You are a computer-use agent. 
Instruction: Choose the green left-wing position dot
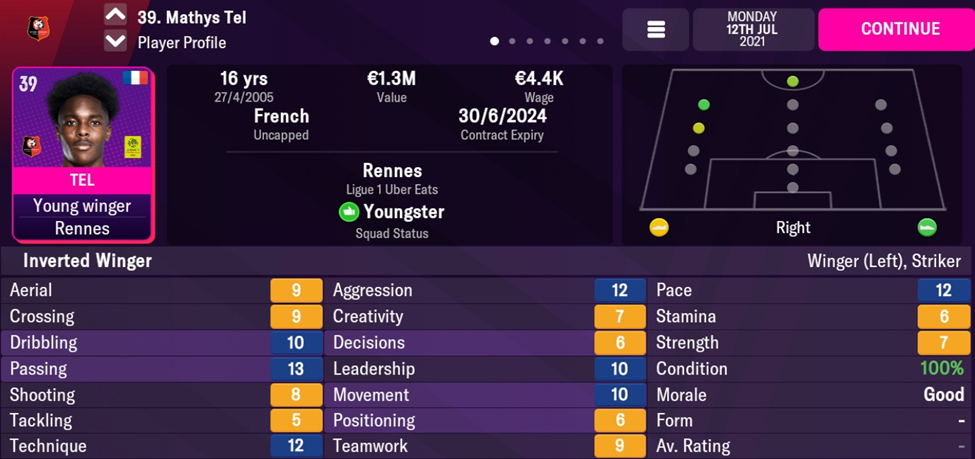704,105
